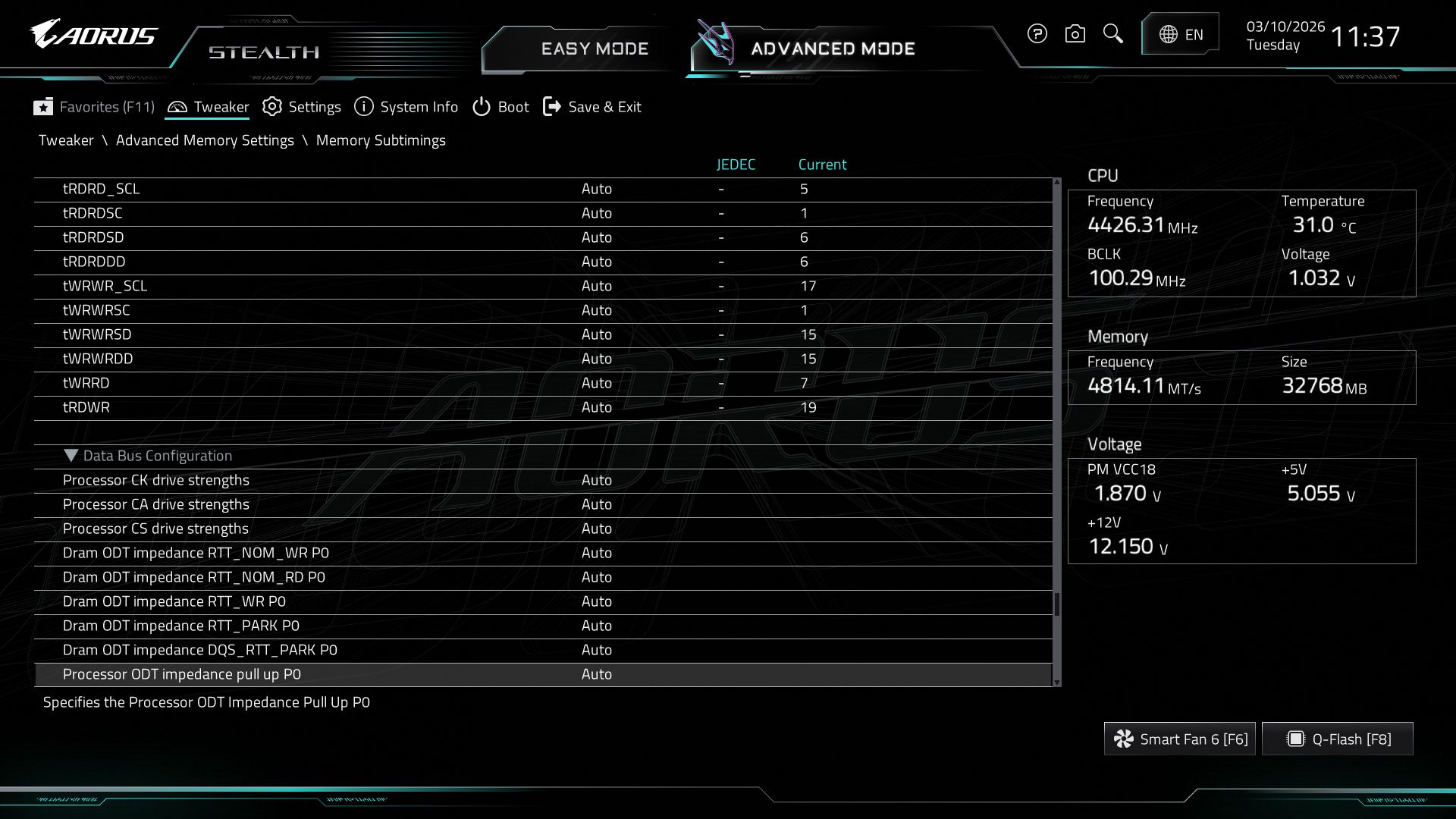Collapse the Data Bus Configuration section
1456x819 pixels.
[x=72, y=456]
